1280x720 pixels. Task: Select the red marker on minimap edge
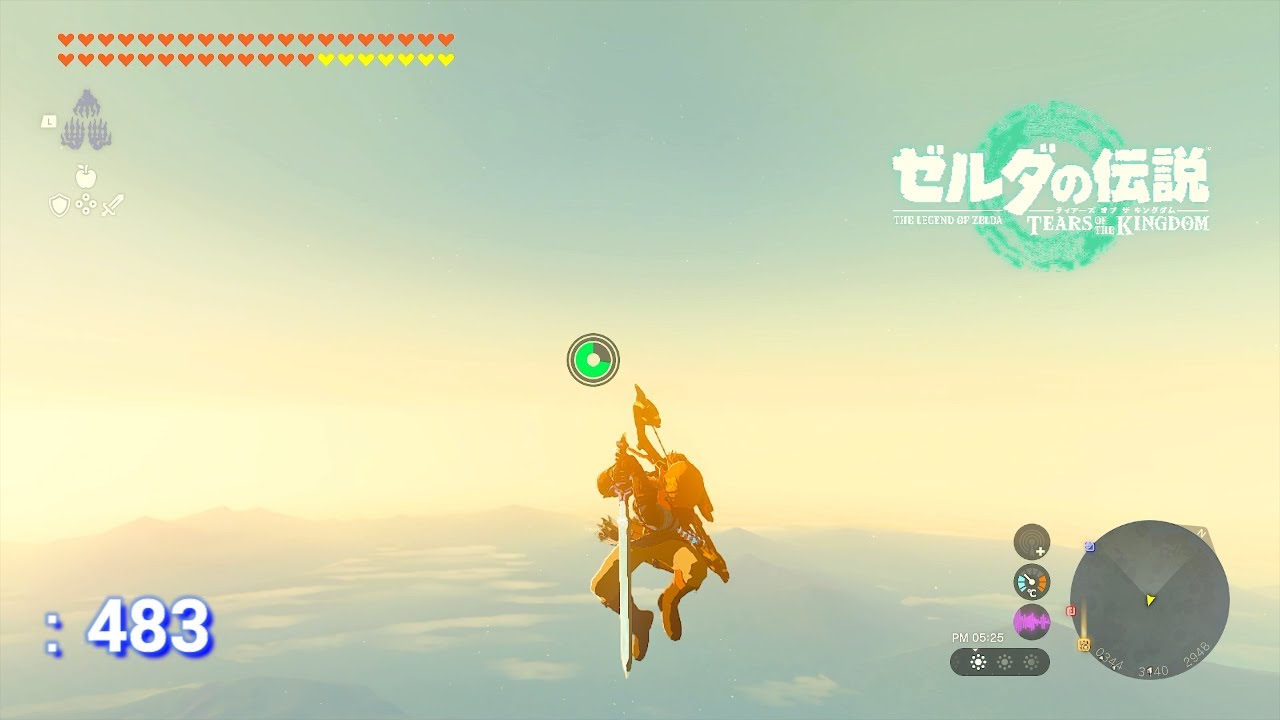(x=1071, y=610)
